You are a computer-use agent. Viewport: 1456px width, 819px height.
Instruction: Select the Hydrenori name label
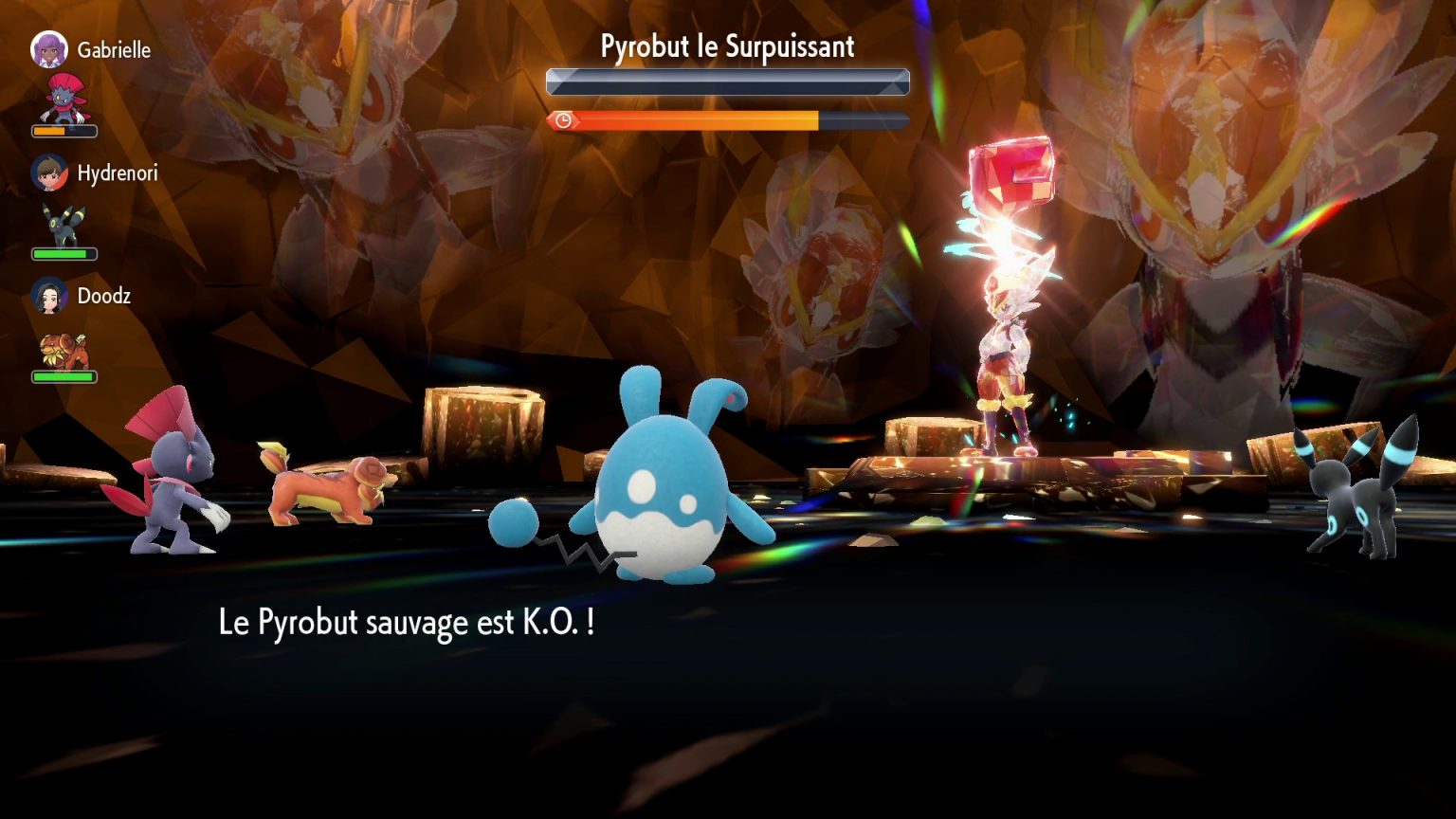click(118, 174)
